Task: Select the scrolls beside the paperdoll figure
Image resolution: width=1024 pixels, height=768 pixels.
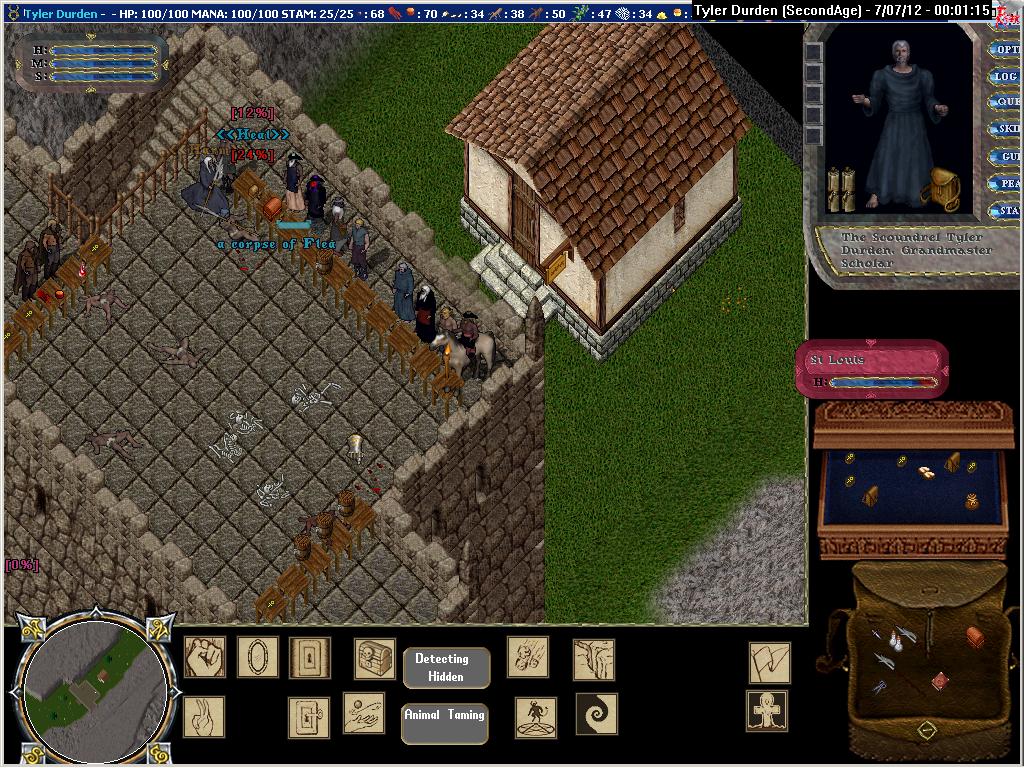Action: click(840, 189)
